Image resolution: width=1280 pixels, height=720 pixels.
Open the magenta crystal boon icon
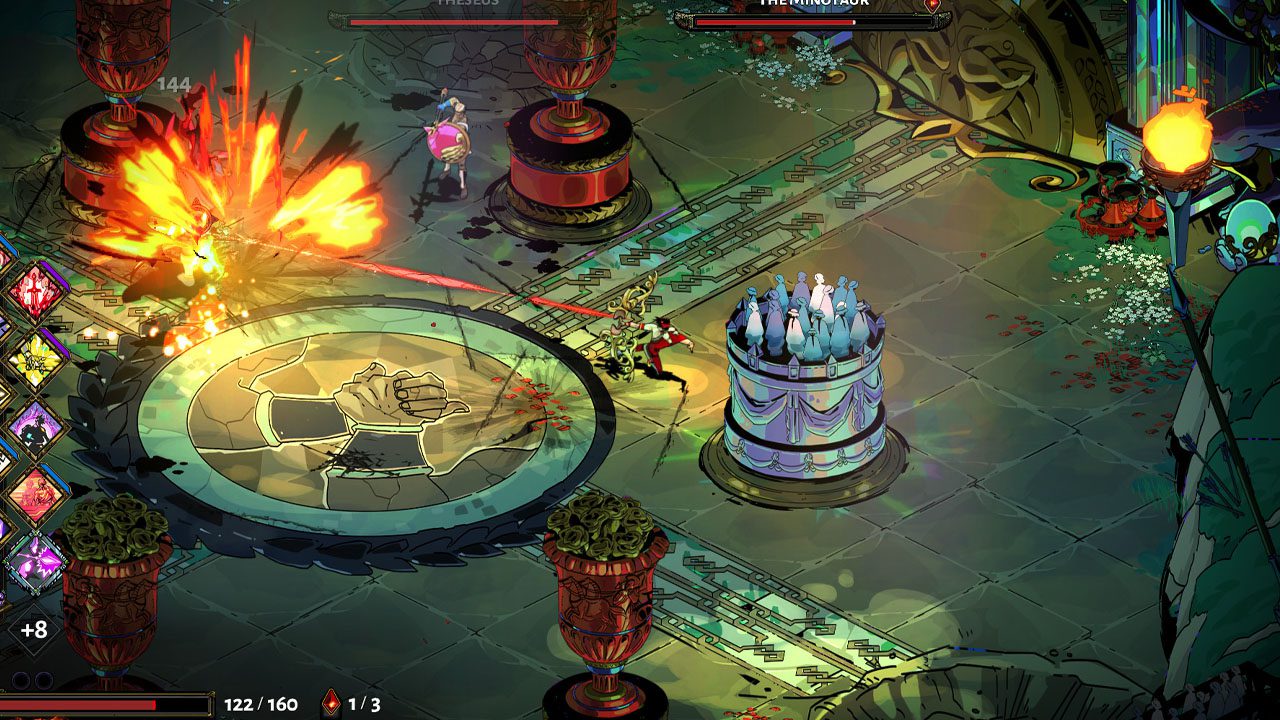pyautogui.click(x=36, y=563)
